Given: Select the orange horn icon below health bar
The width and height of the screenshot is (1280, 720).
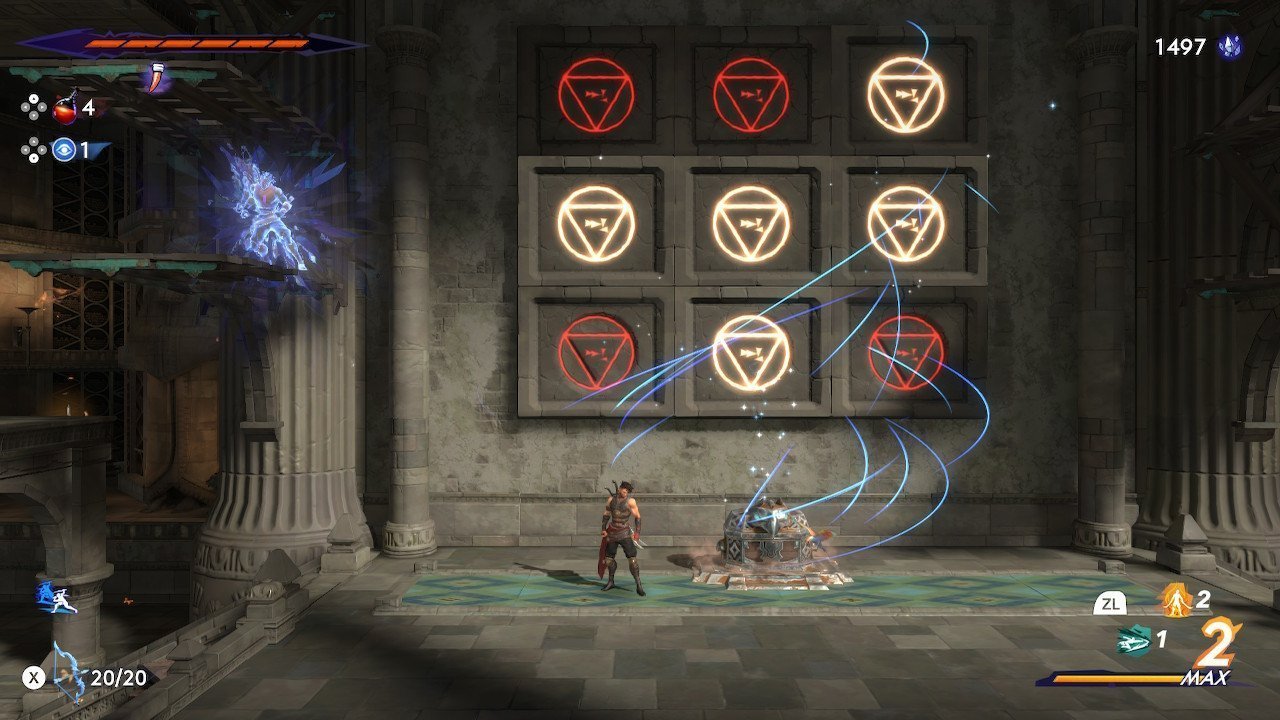Looking at the screenshot, I should tap(155, 77).
